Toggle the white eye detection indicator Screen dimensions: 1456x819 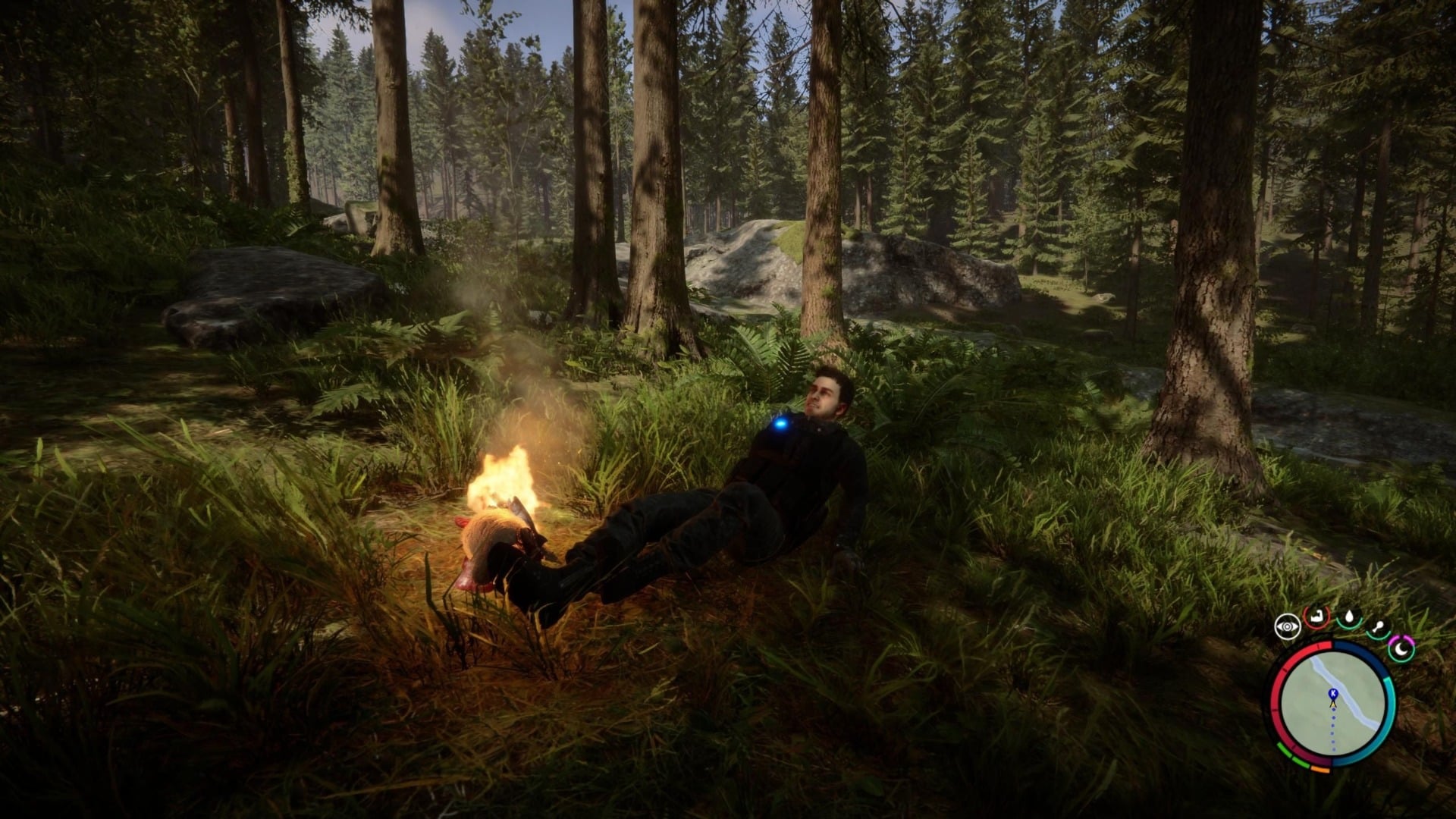pyautogui.click(x=1287, y=625)
